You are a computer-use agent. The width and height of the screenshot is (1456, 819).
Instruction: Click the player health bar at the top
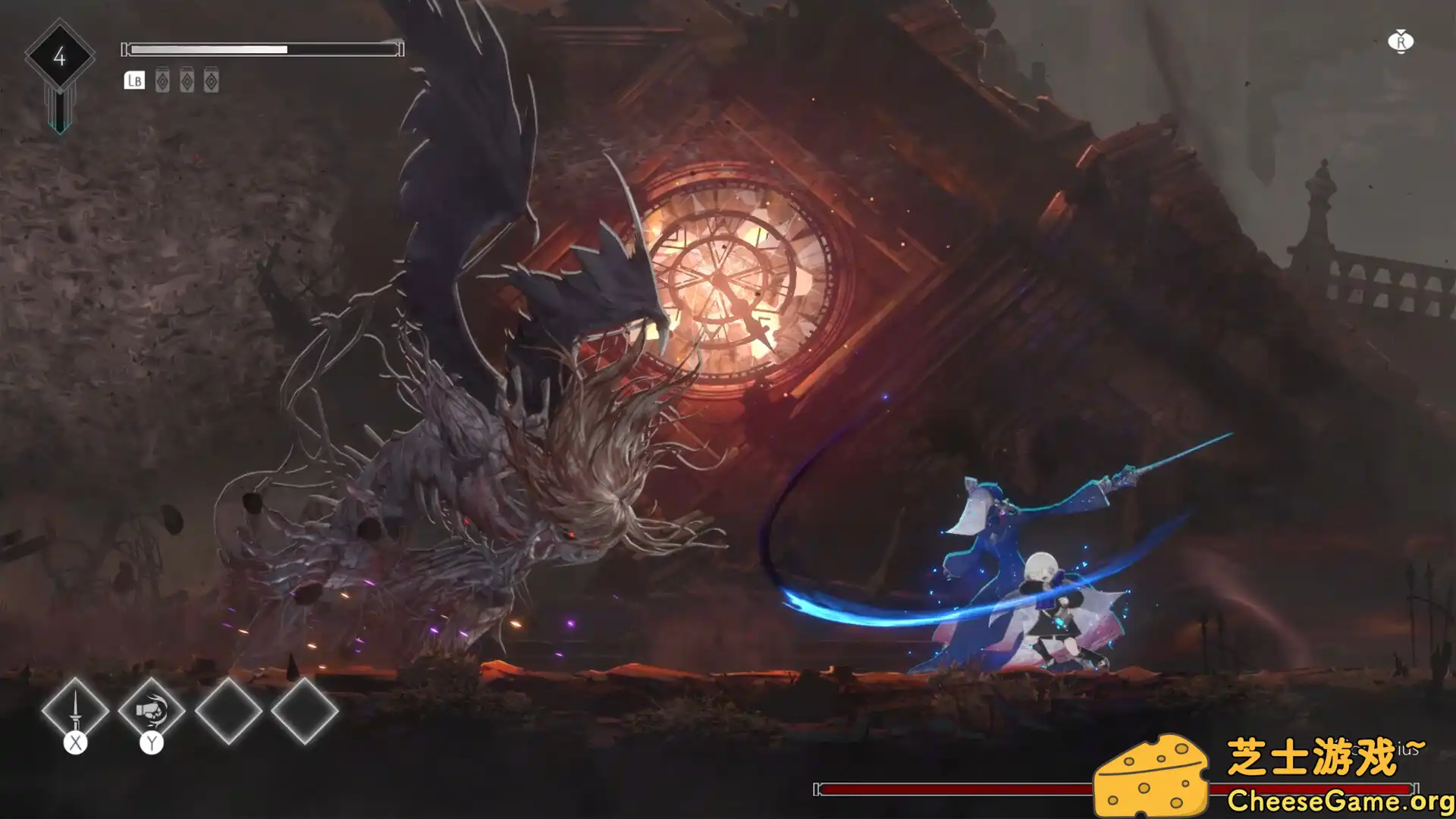pyautogui.click(x=262, y=49)
